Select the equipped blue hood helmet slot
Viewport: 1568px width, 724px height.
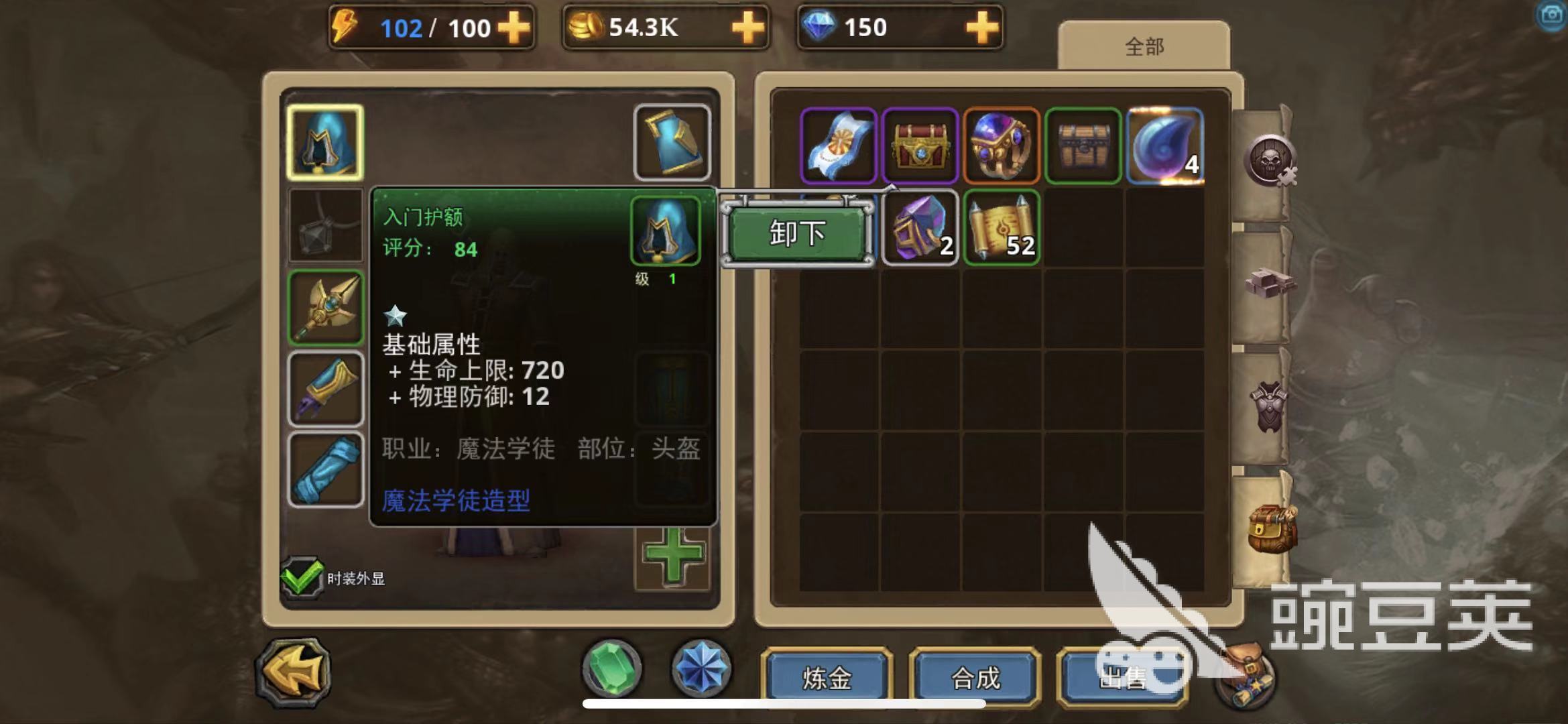point(325,142)
